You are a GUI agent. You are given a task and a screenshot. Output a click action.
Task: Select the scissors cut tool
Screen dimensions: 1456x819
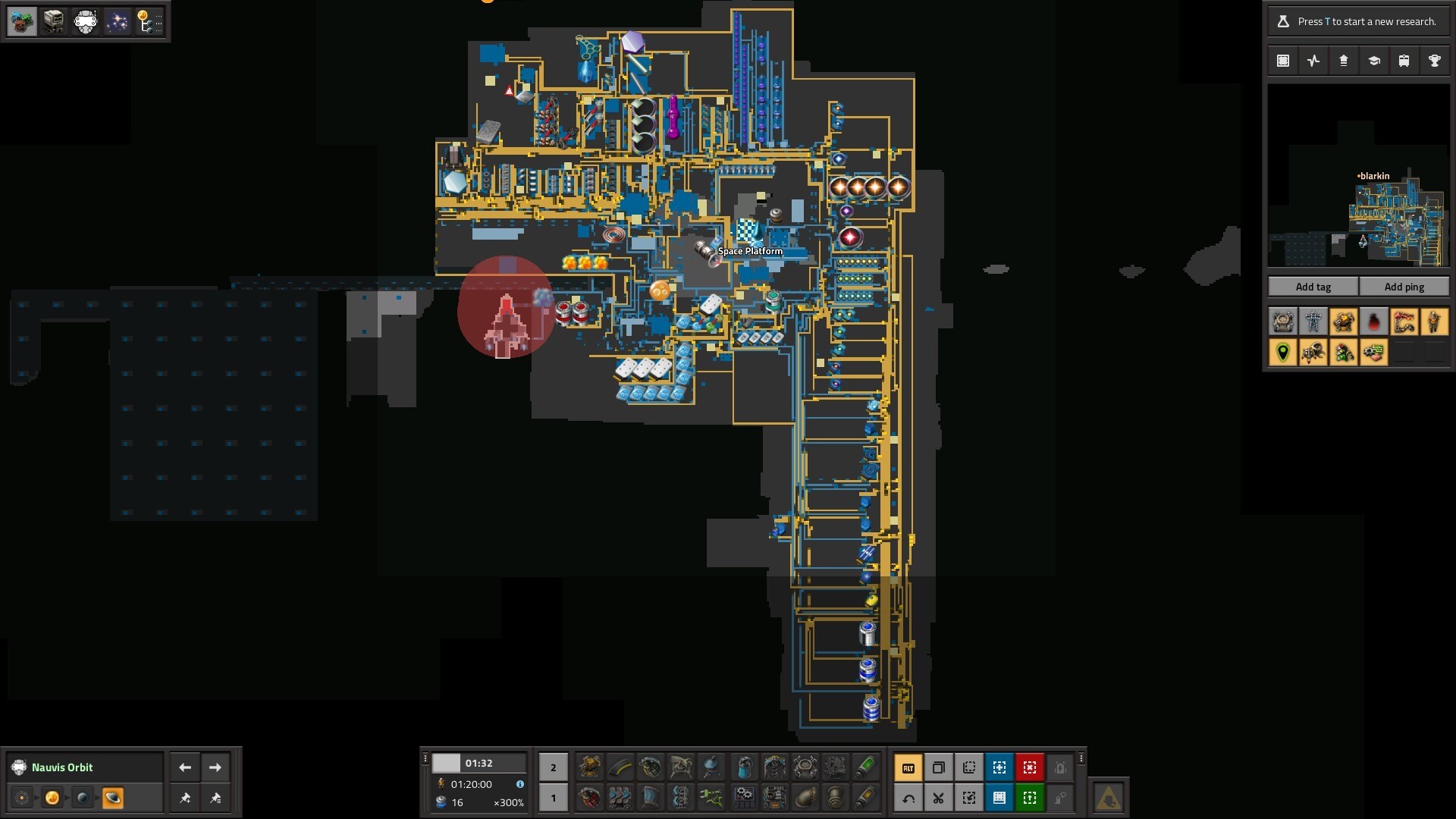tap(938, 798)
